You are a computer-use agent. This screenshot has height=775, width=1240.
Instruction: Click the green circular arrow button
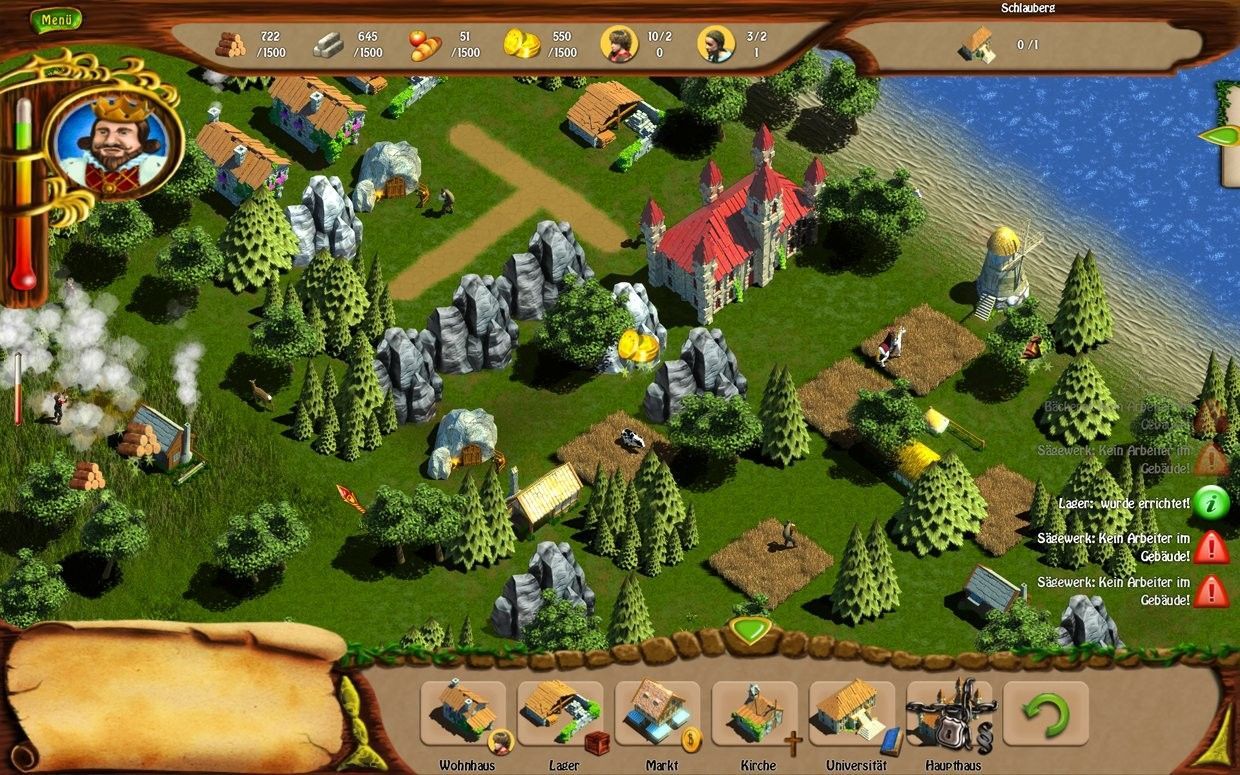[1045, 713]
